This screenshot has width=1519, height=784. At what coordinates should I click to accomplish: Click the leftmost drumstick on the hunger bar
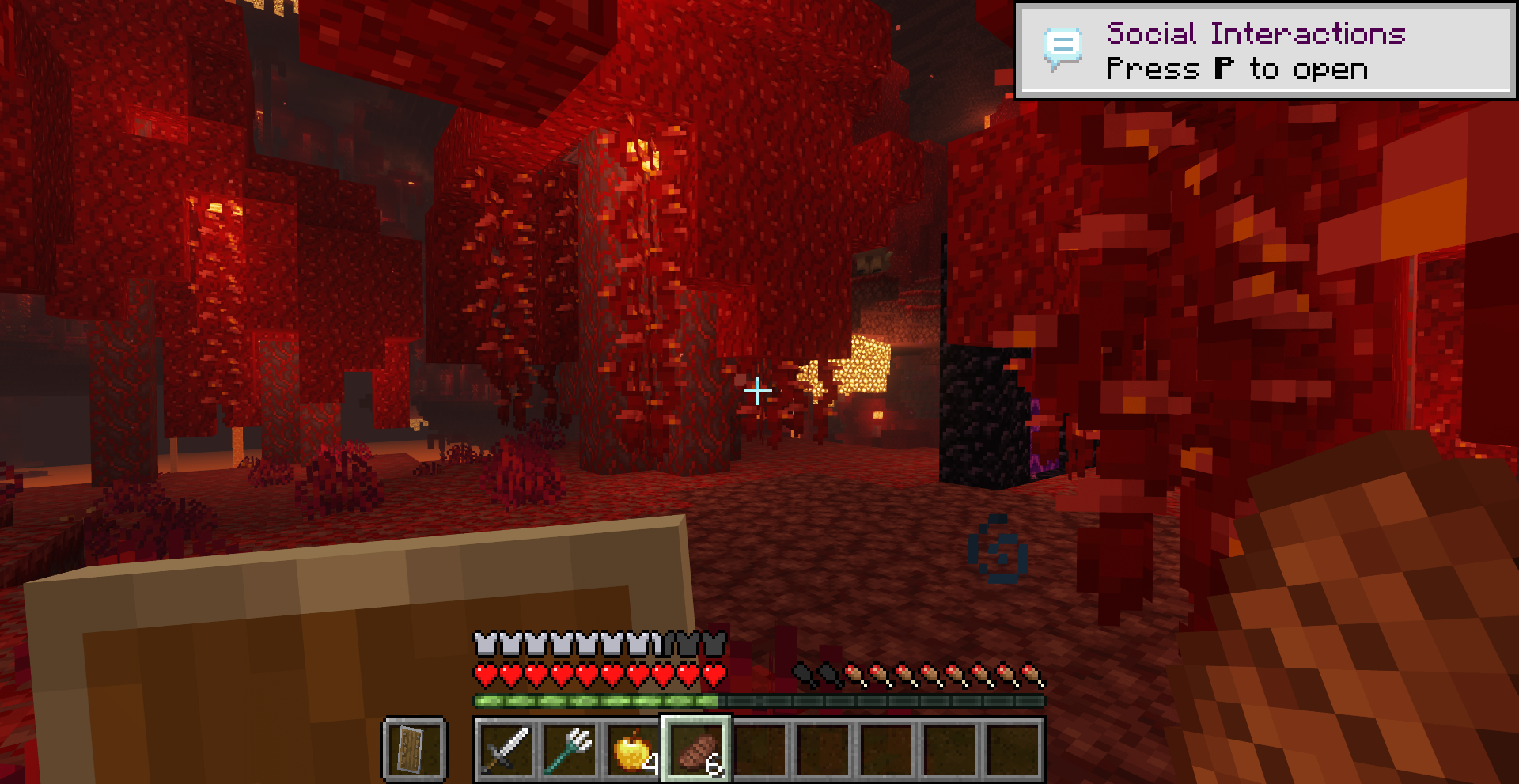coord(802,673)
